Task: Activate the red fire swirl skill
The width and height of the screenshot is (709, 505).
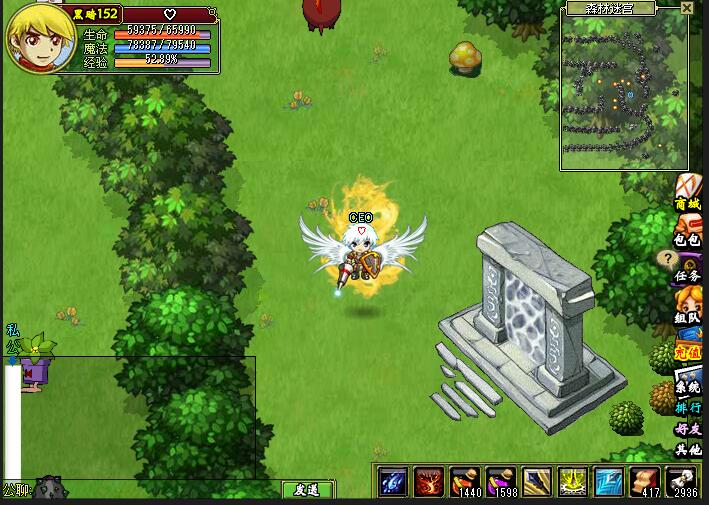Action: tap(429, 482)
